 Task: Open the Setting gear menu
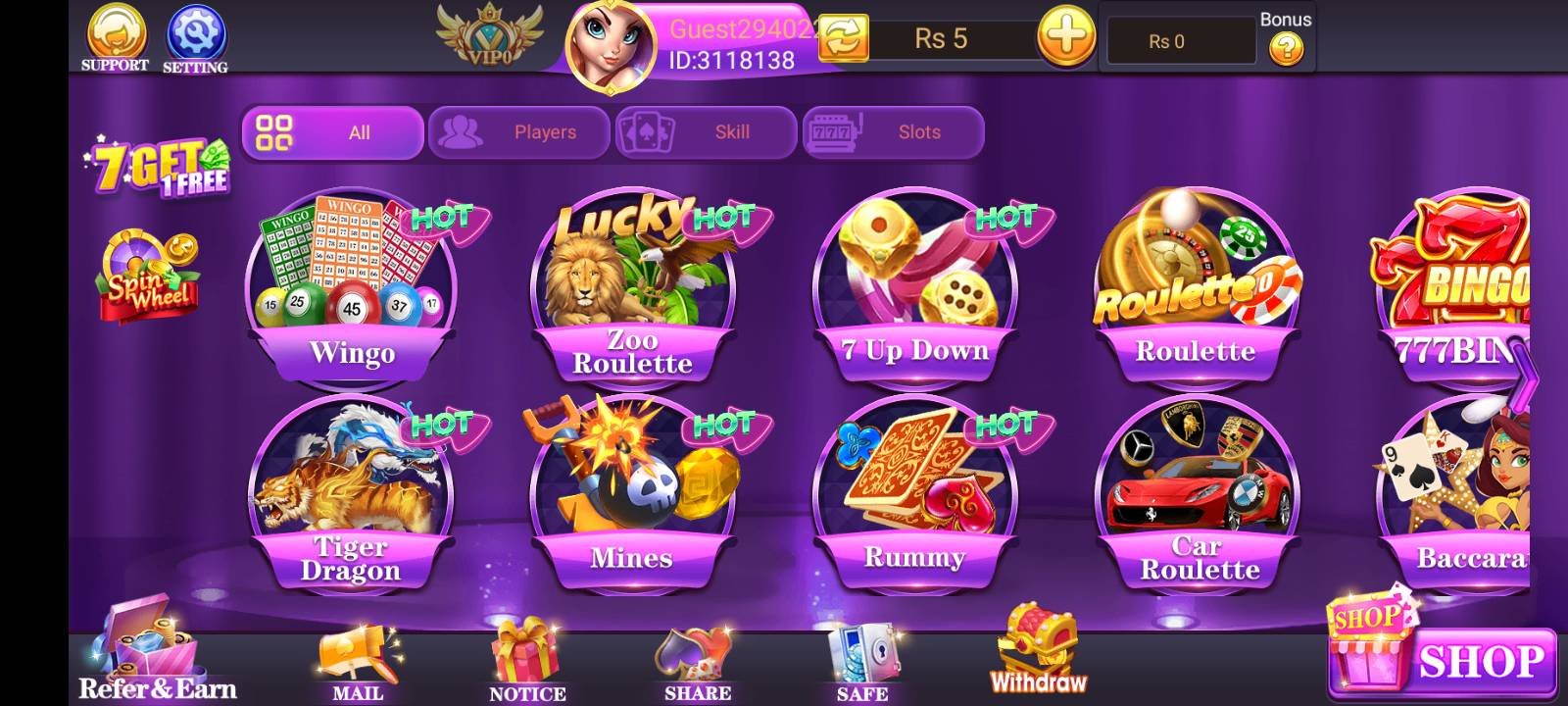click(x=195, y=36)
